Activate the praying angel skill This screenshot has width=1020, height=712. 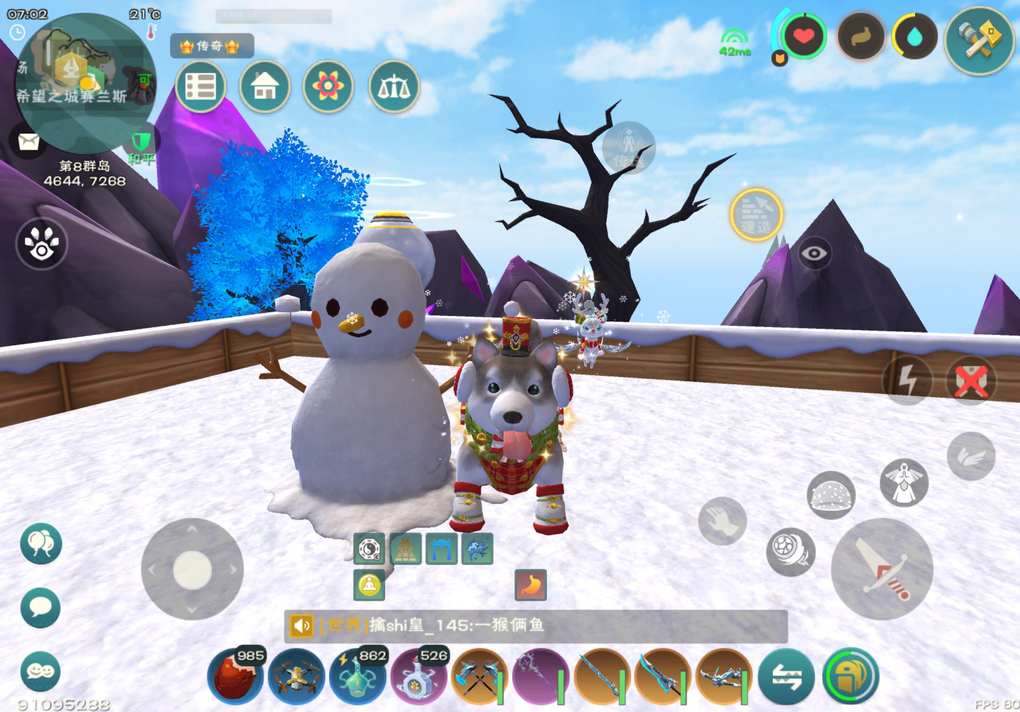(x=904, y=482)
